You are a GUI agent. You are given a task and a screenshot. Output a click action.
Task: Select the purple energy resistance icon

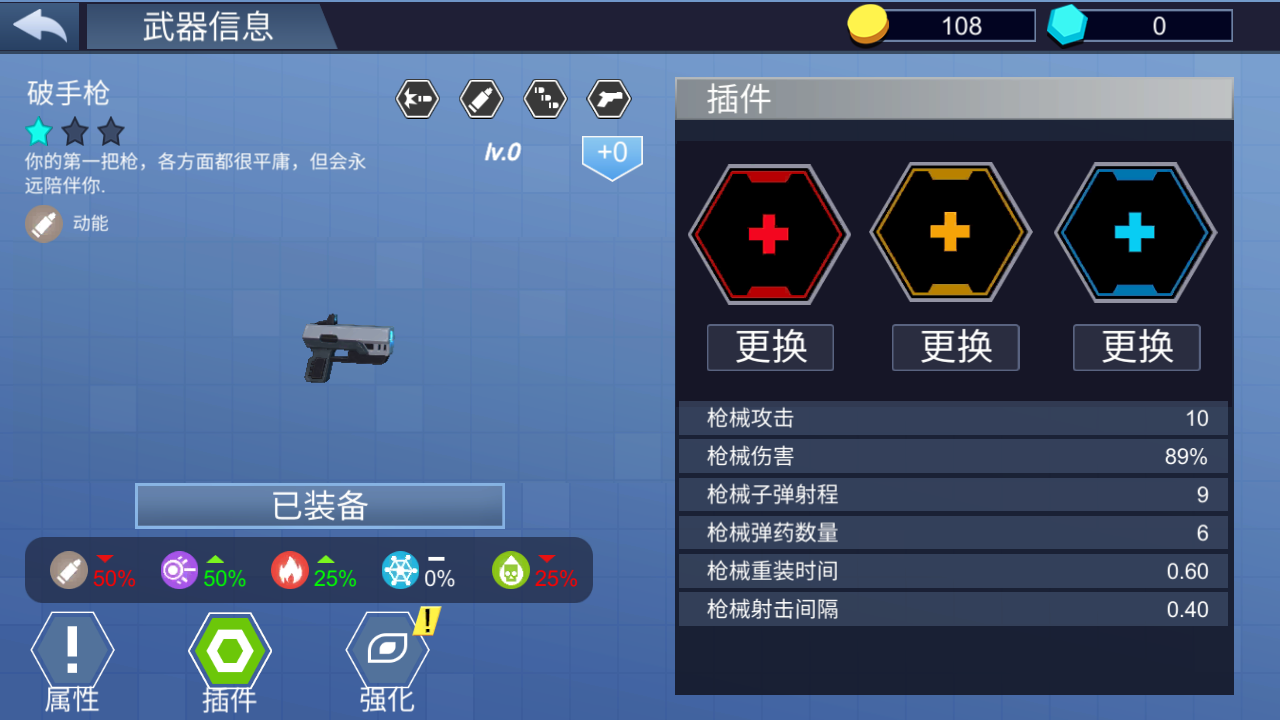(x=179, y=571)
